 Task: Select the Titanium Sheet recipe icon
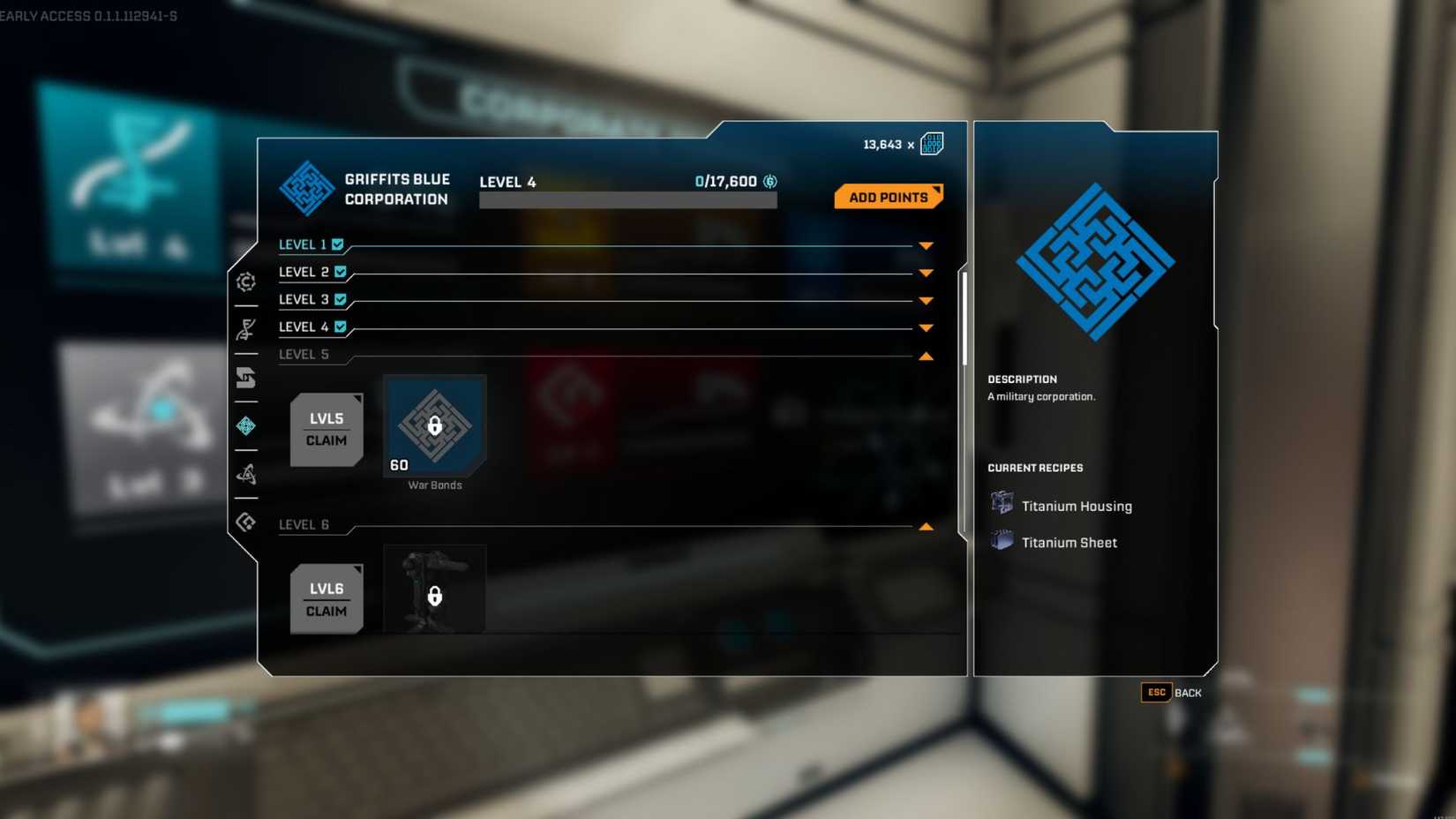(x=1002, y=539)
